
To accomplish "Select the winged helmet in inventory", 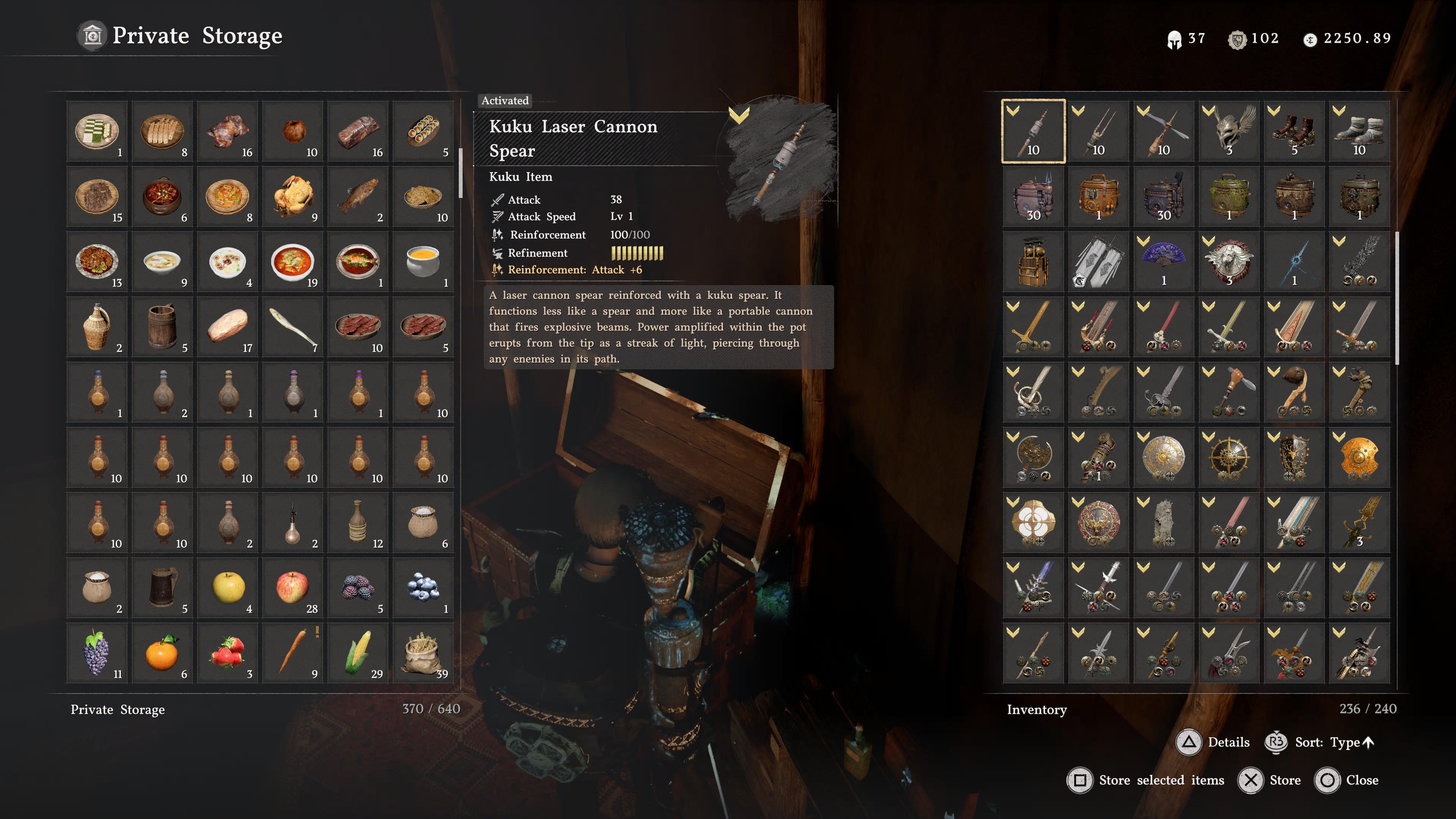I will (x=1229, y=131).
